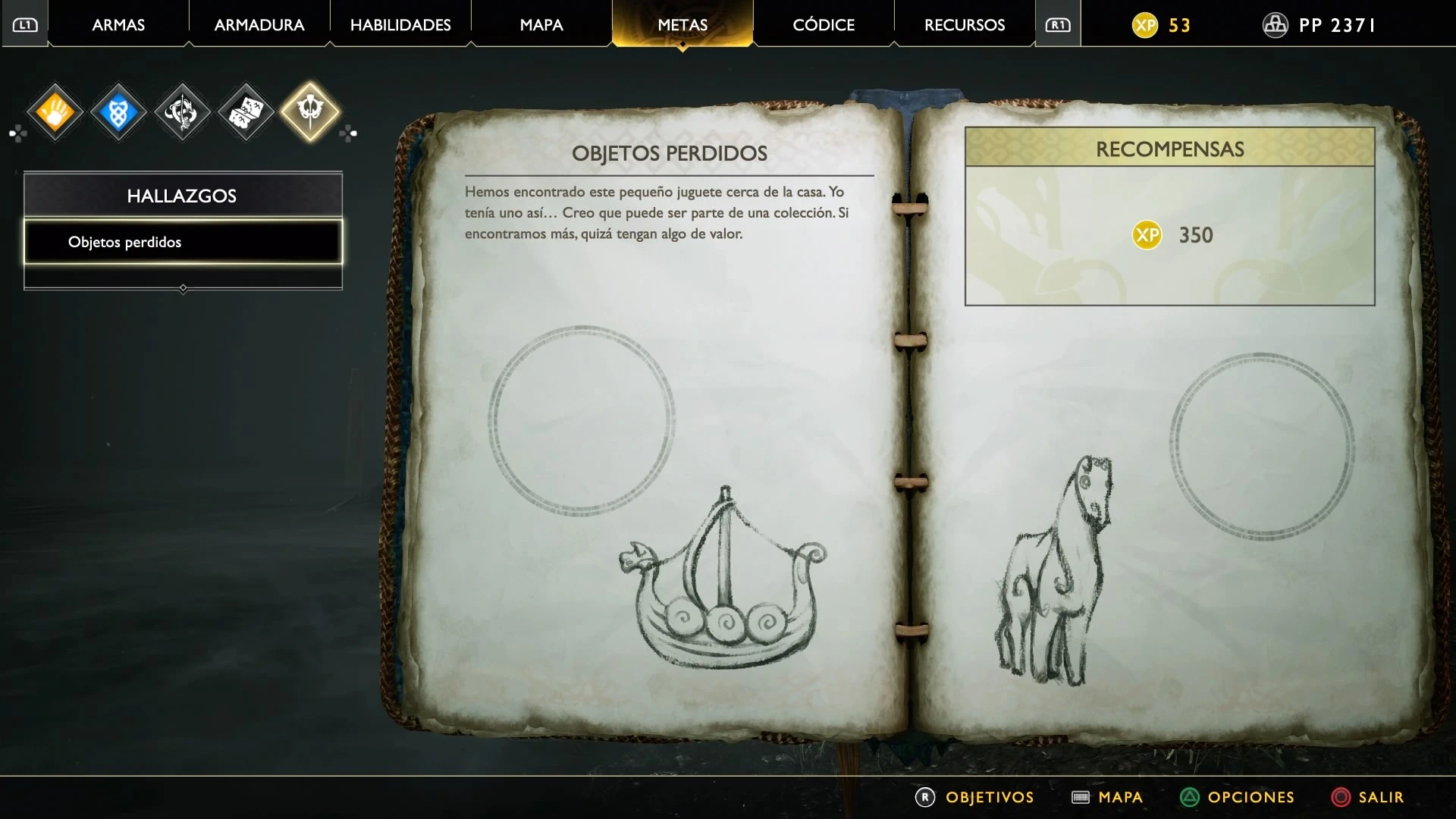
Task: Show the CÓDICE tab
Action: (x=824, y=25)
